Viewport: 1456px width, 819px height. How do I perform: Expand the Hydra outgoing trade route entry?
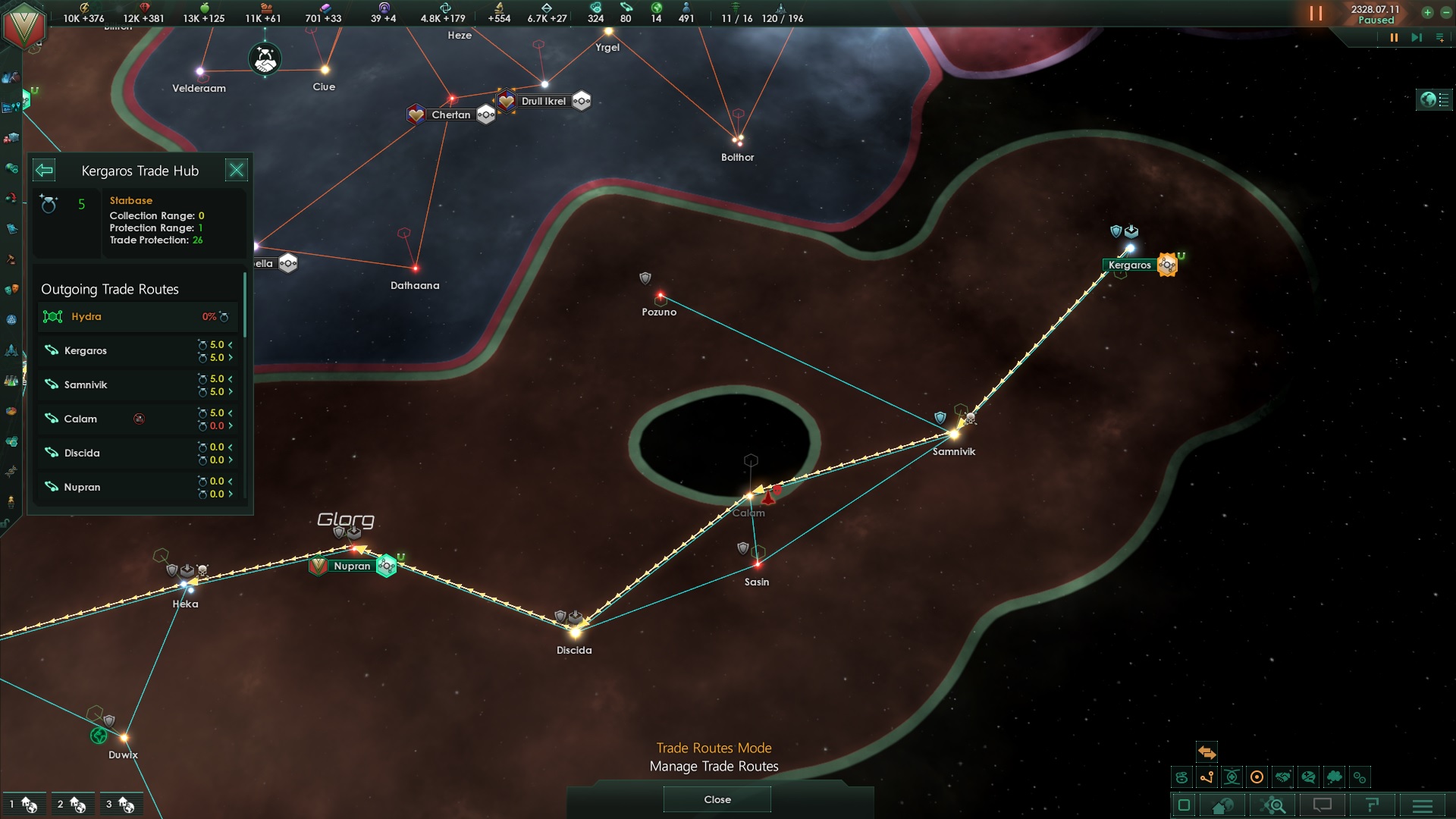coord(136,316)
